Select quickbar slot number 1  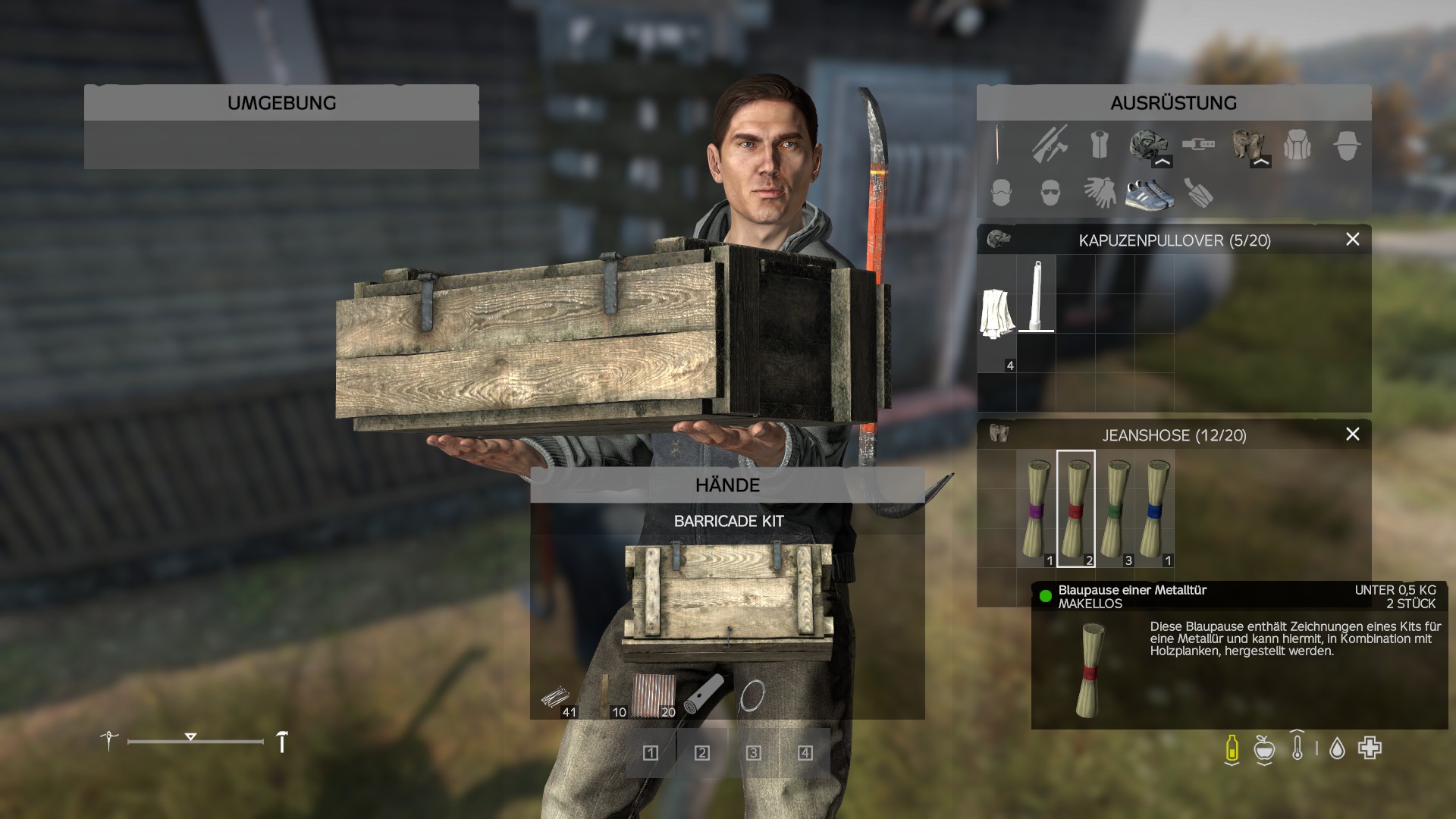pos(651,753)
